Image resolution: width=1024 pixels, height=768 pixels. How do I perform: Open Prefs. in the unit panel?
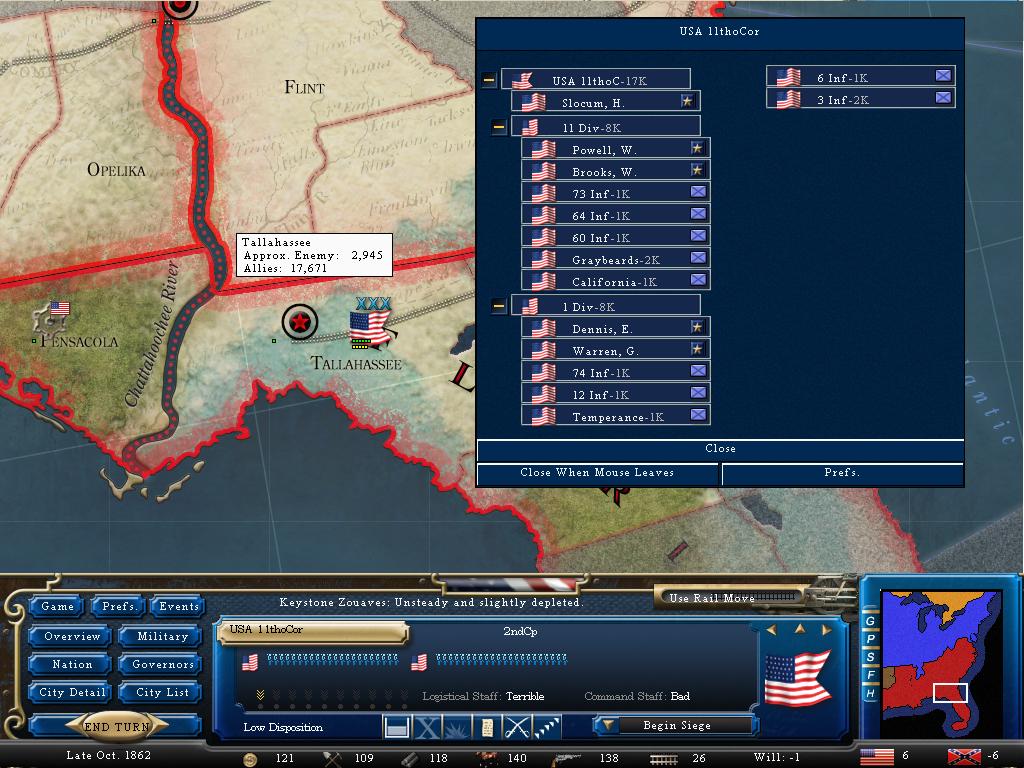(842, 473)
